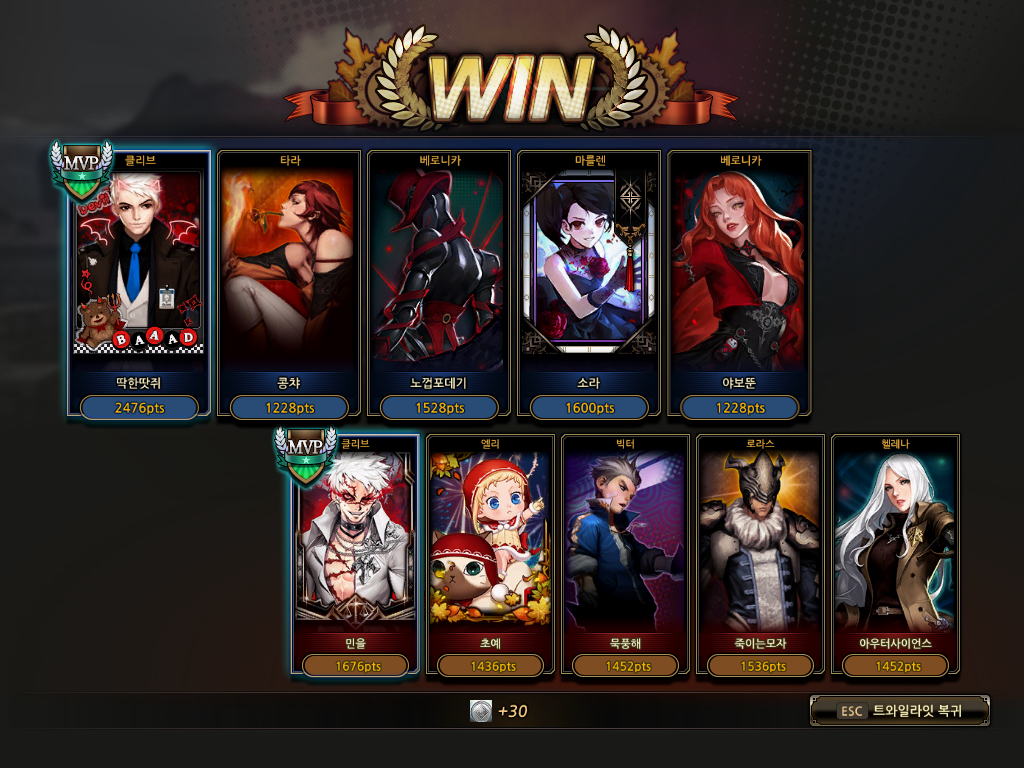Select player card 아우터사이언스
Viewport: 1024px width, 768px height.
[x=896, y=555]
